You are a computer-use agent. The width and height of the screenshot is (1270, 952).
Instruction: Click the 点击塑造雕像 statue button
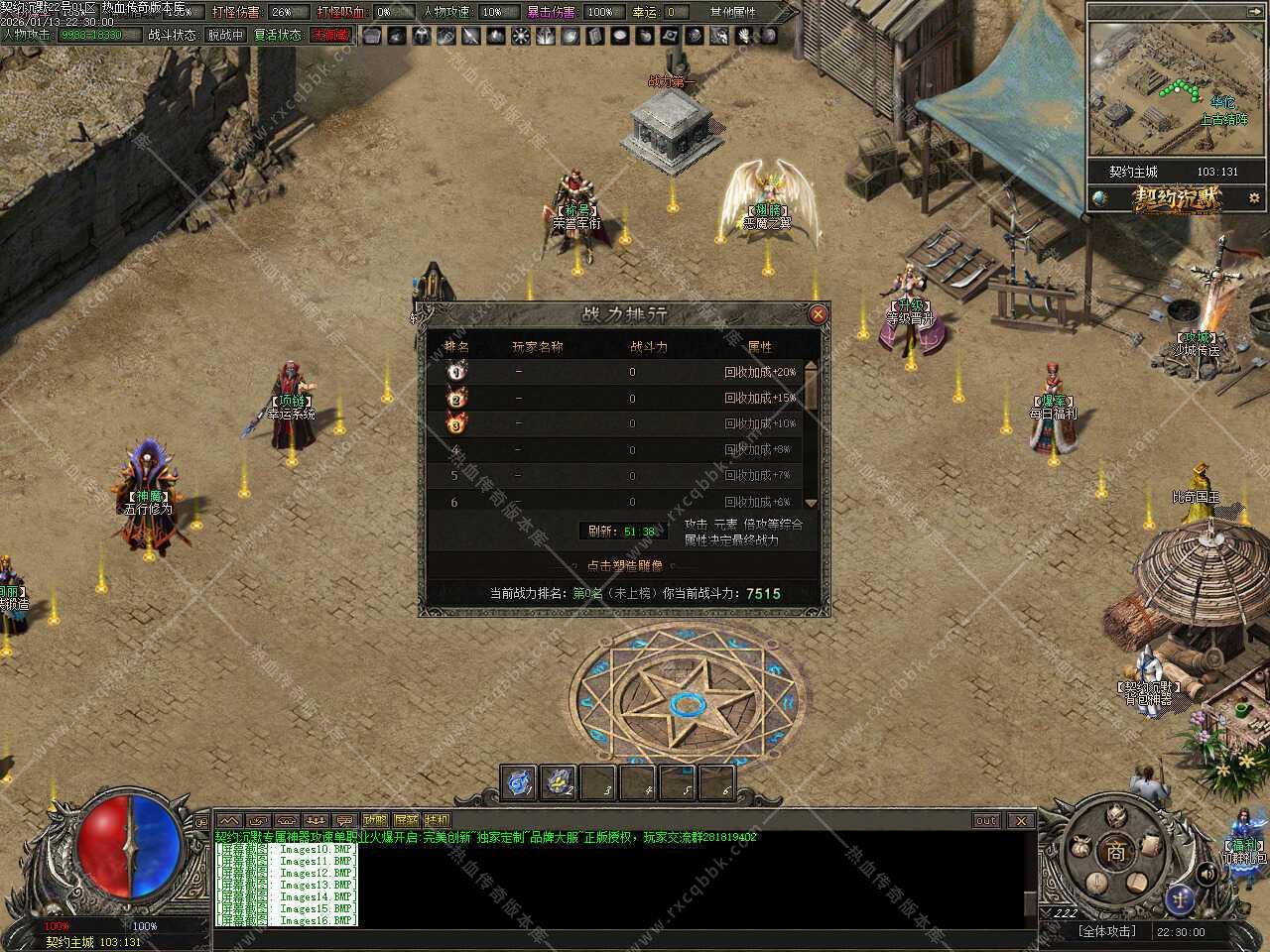coord(624,565)
